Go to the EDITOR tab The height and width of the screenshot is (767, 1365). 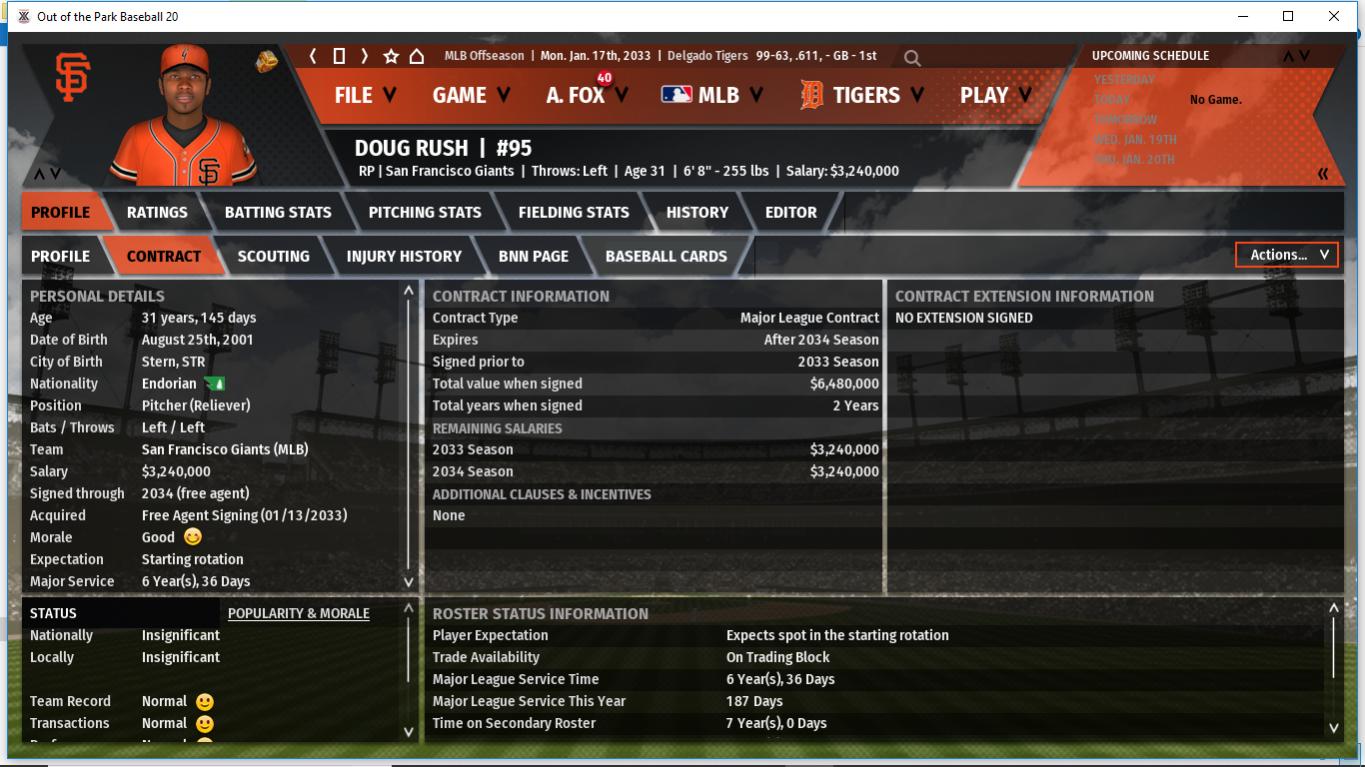[791, 212]
